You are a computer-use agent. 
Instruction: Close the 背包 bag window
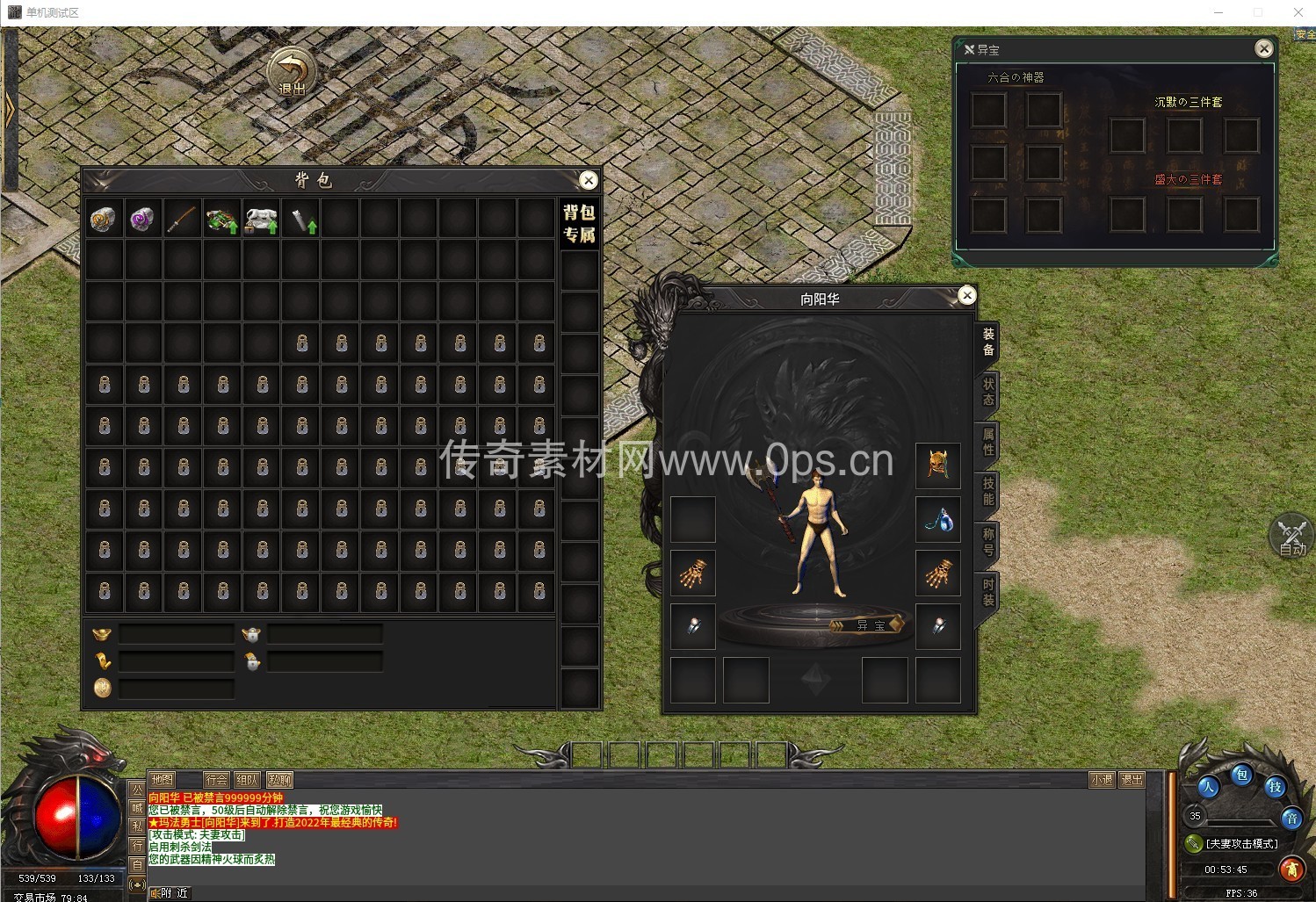[589, 180]
